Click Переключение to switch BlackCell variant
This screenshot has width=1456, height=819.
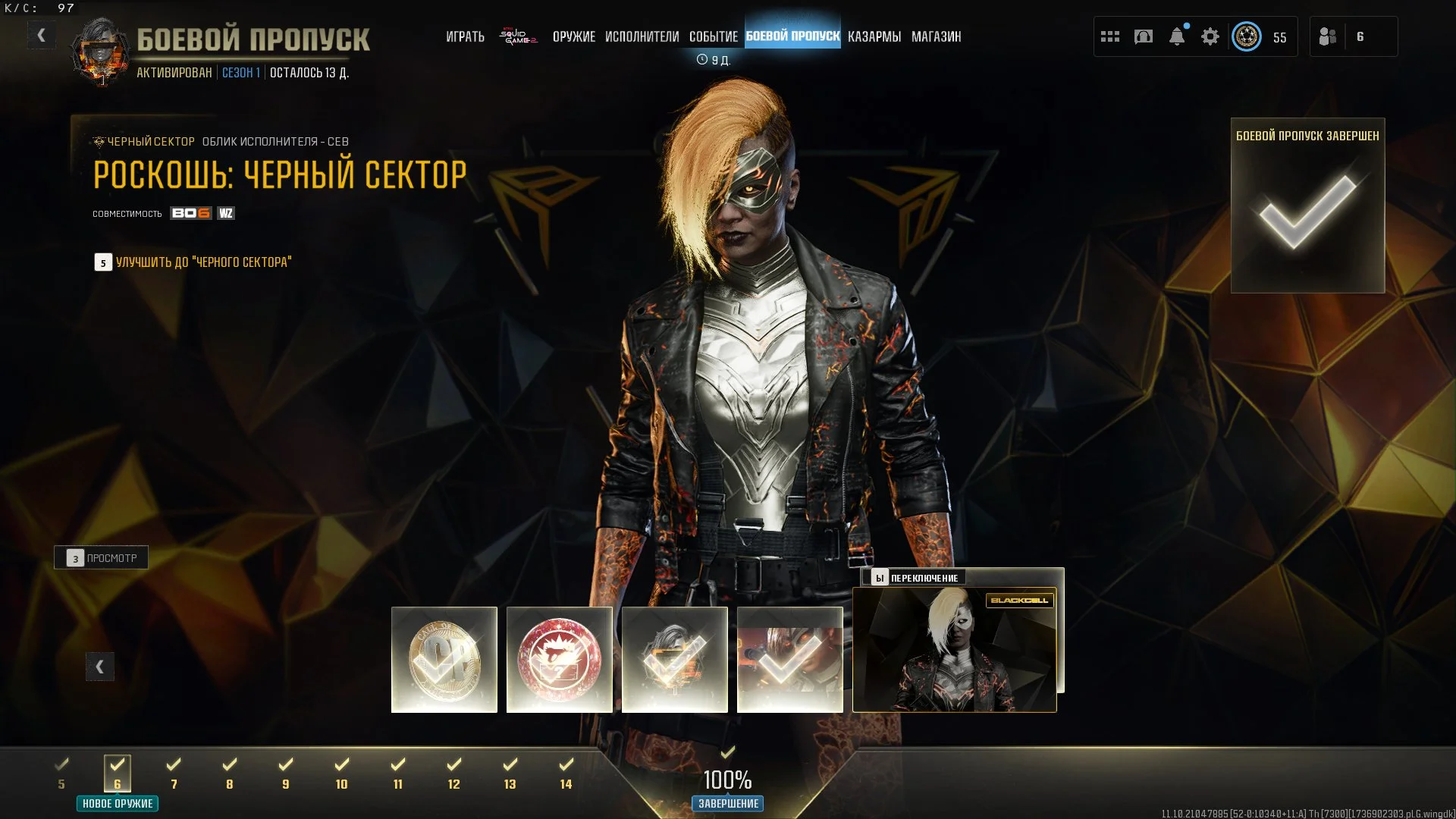918,577
